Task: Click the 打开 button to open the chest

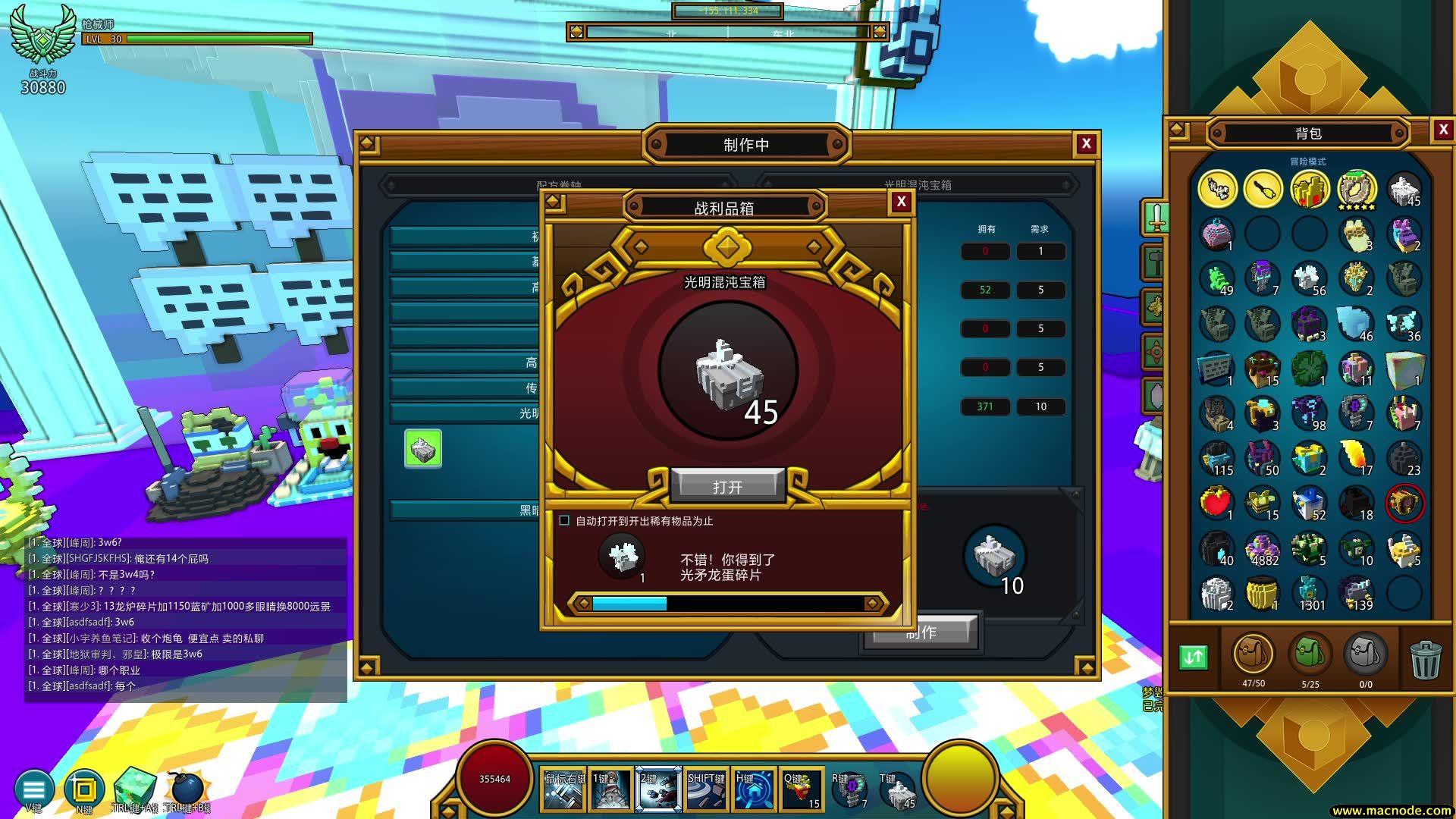Action: coord(727,486)
